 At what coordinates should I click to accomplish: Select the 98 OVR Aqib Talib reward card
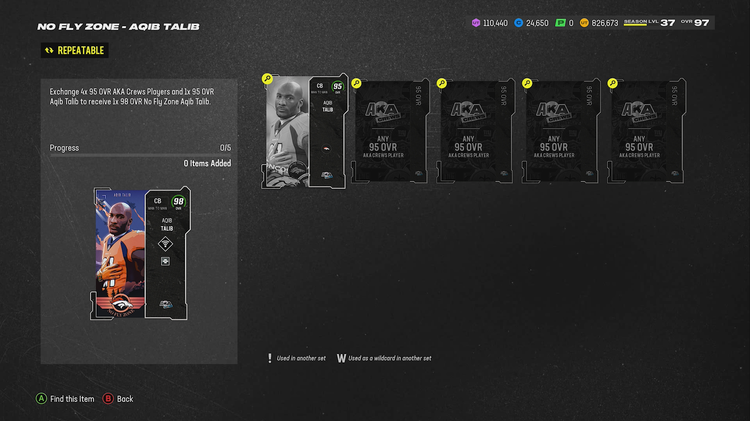point(139,252)
